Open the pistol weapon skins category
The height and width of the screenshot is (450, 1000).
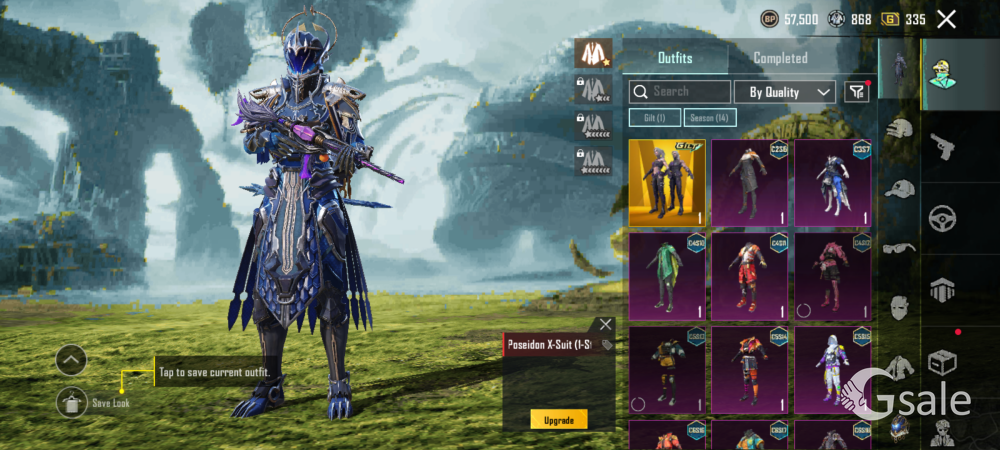pyautogui.click(x=943, y=147)
